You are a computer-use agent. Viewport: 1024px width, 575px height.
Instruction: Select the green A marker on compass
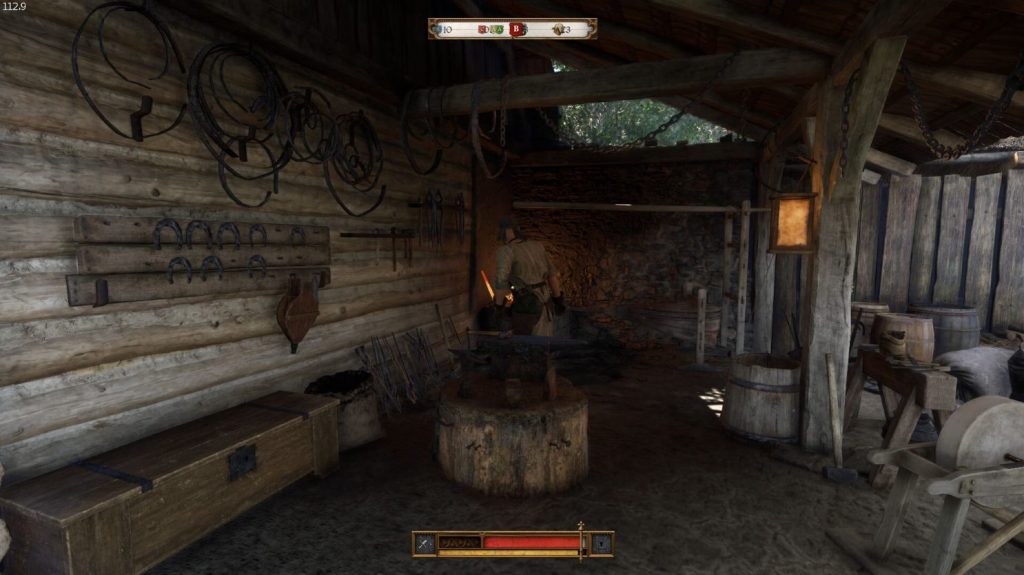497,29
